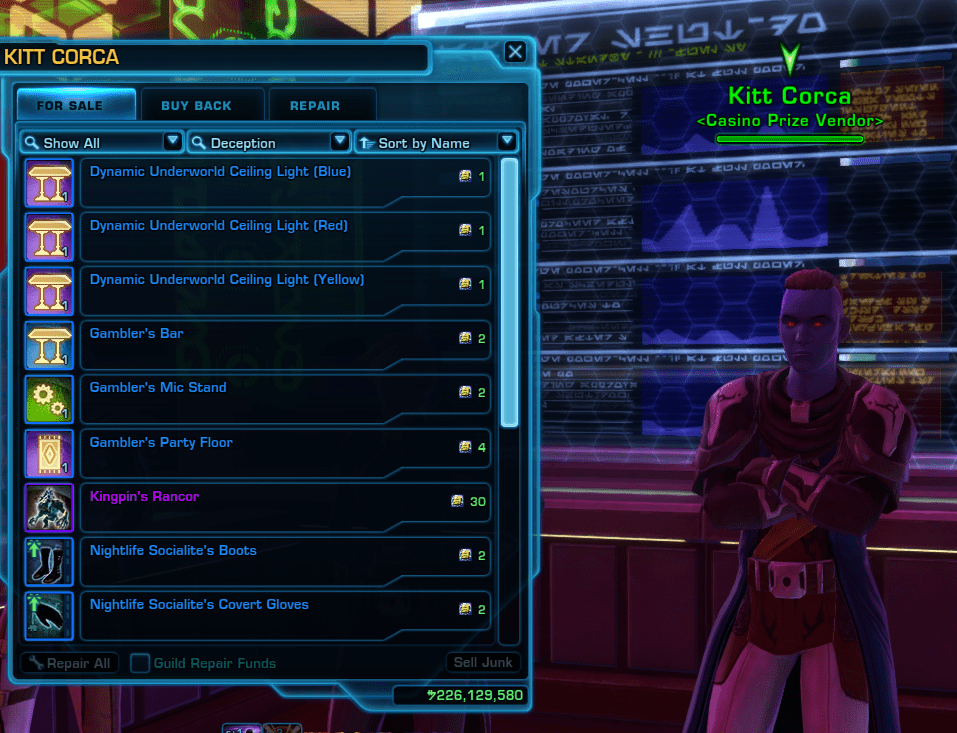Choose the Gambler's Party Floor item

(x=285, y=452)
